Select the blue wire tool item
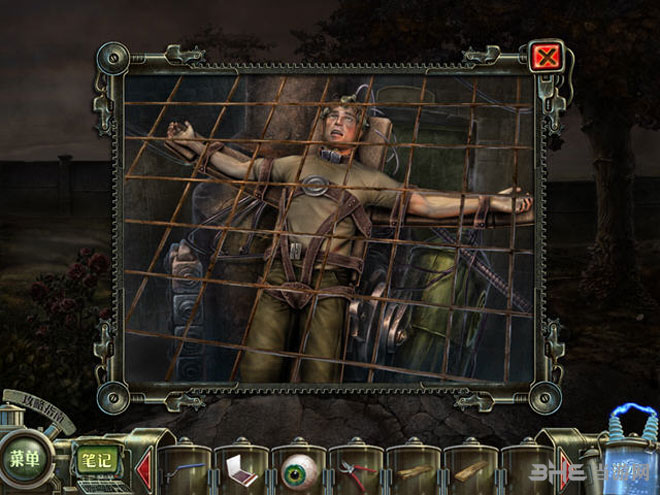 183,467
